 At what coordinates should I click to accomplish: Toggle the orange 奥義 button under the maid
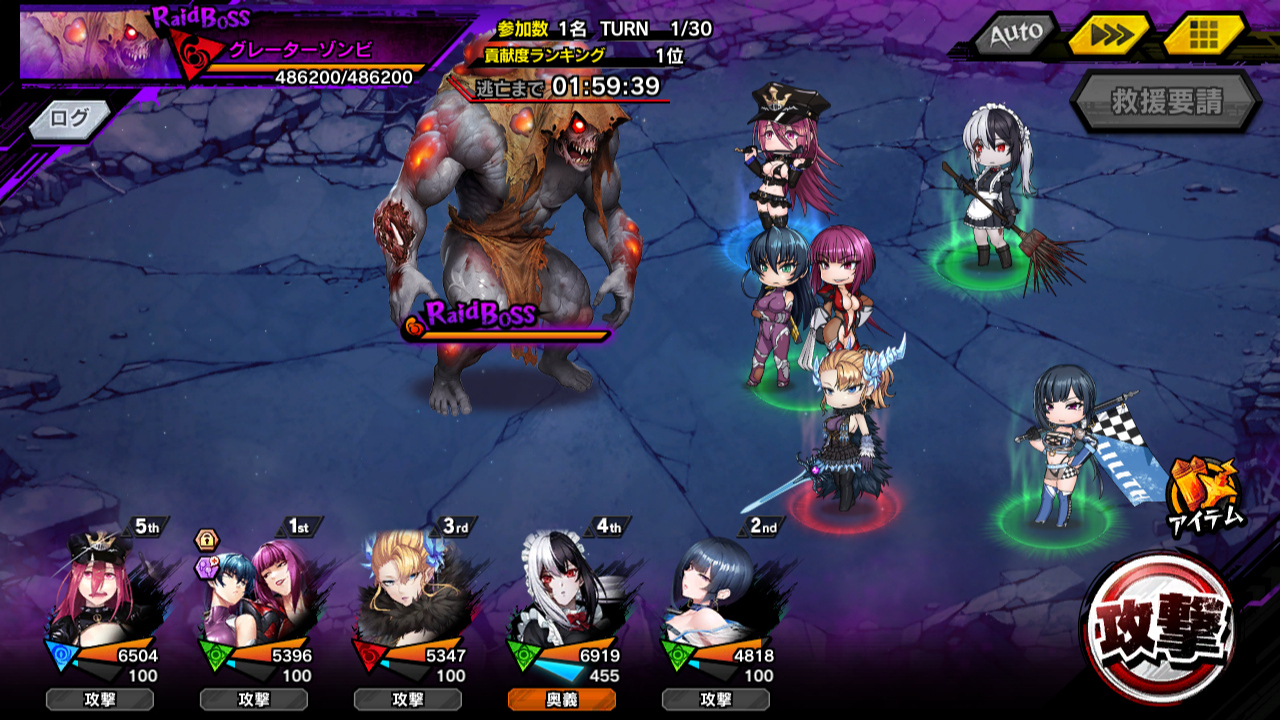click(561, 699)
